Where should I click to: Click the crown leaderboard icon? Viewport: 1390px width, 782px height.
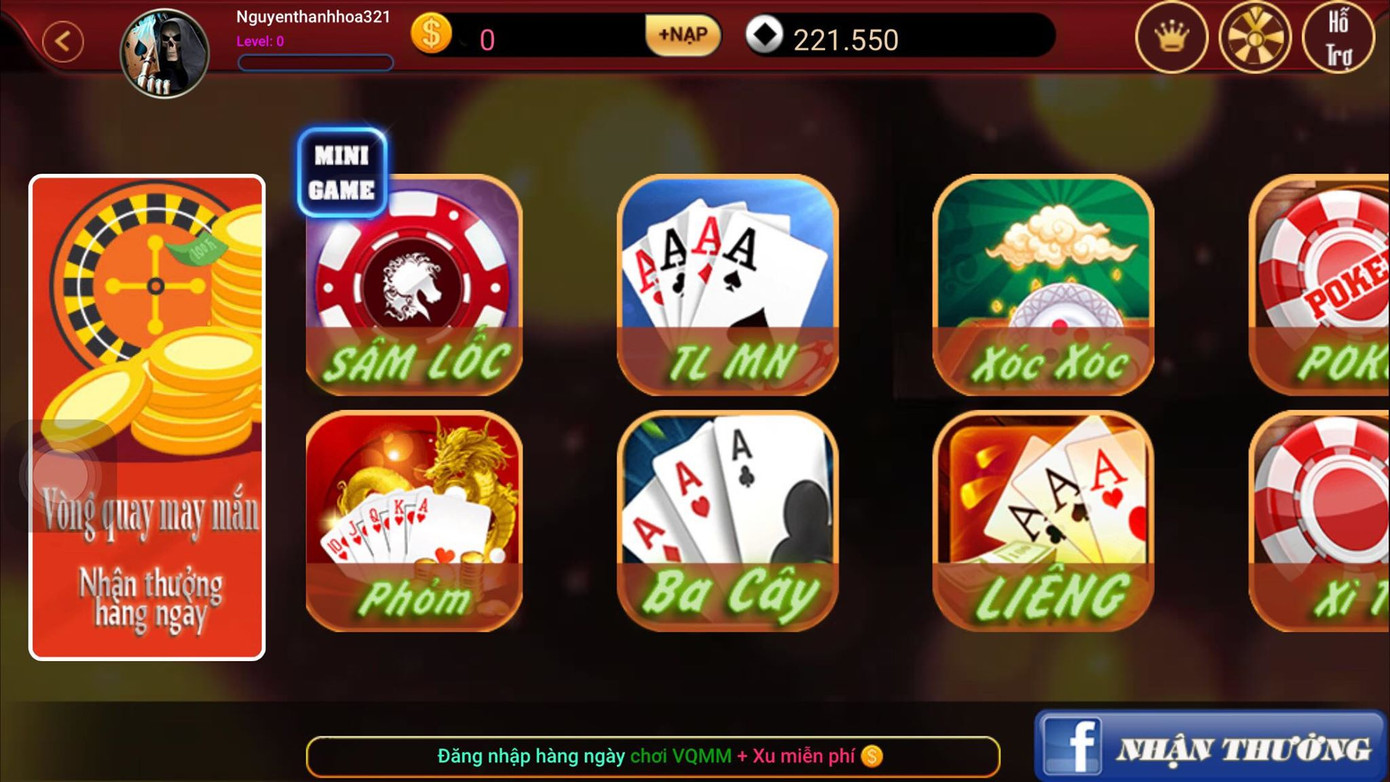1172,38
